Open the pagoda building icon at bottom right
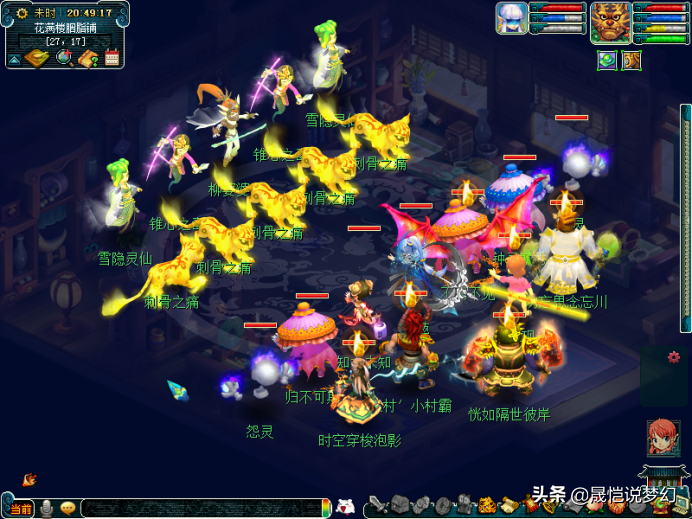 tap(661, 480)
